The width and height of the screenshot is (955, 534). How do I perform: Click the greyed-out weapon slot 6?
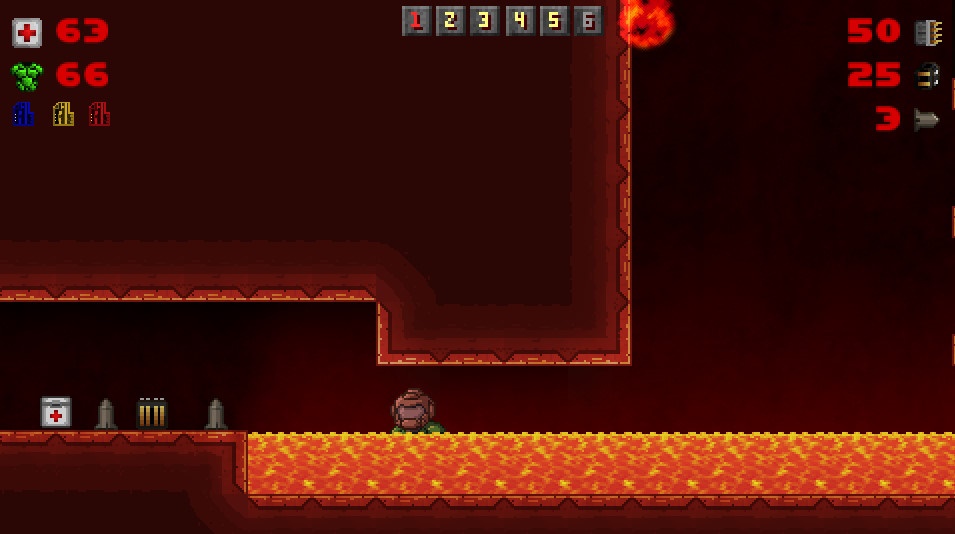589,21
